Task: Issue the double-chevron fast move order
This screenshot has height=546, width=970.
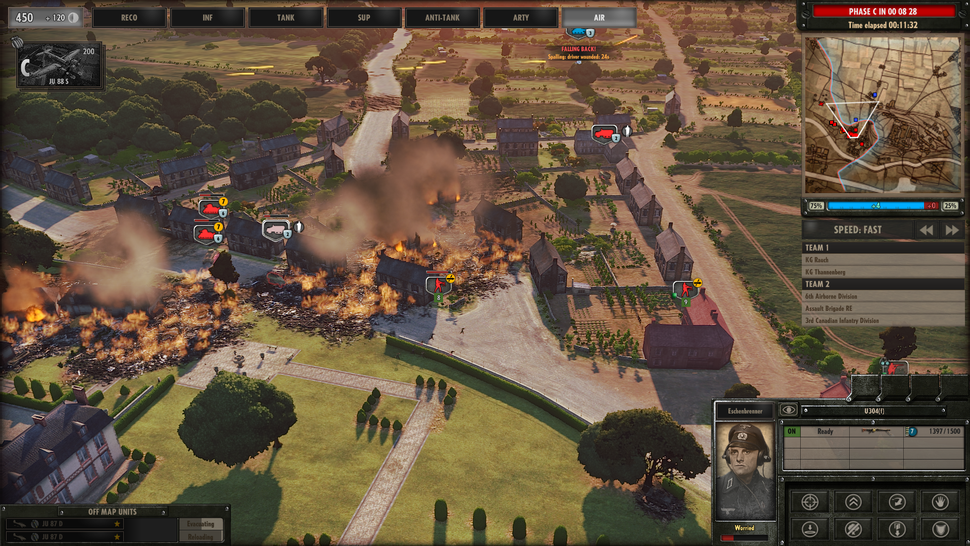Action: pos(853,501)
